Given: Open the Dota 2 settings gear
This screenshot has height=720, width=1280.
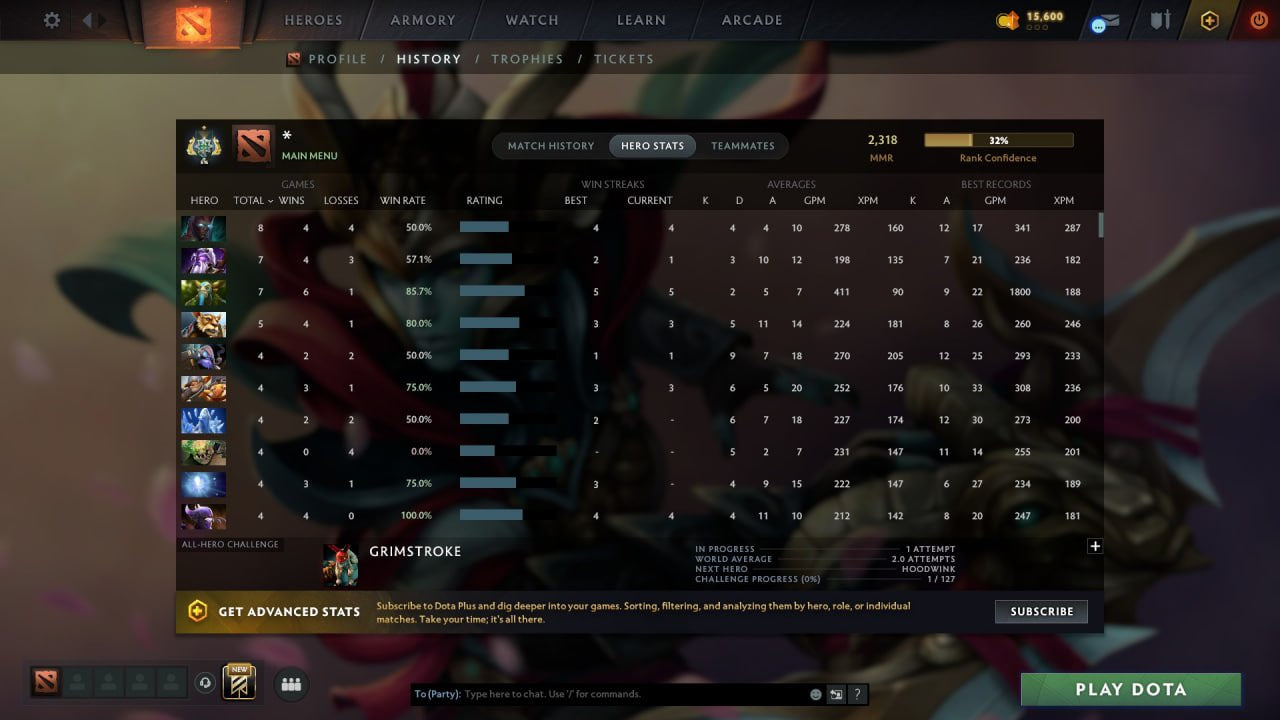Looking at the screenshot, I should point(51,19).
